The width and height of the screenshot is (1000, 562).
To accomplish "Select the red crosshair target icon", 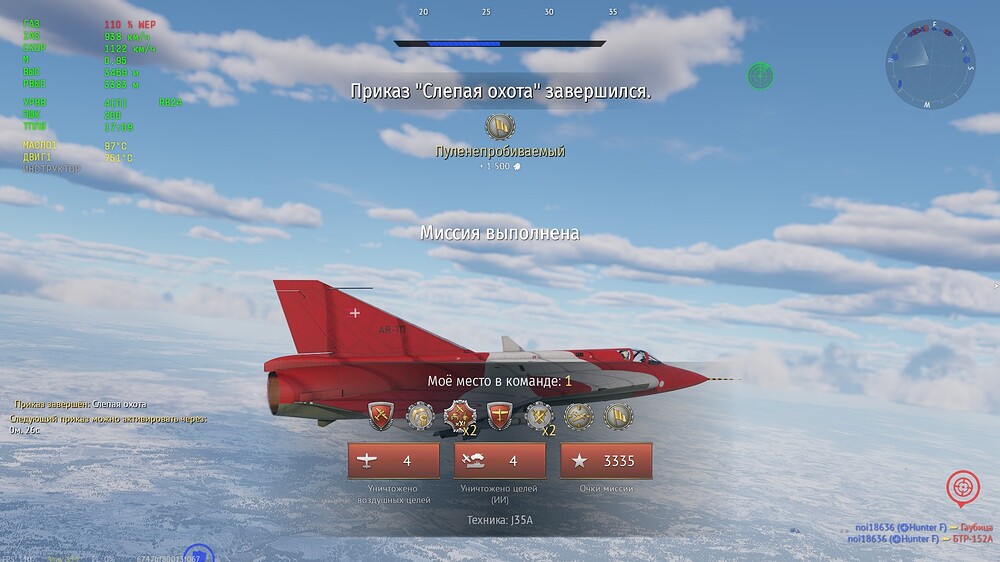I will tap(962, 487).
